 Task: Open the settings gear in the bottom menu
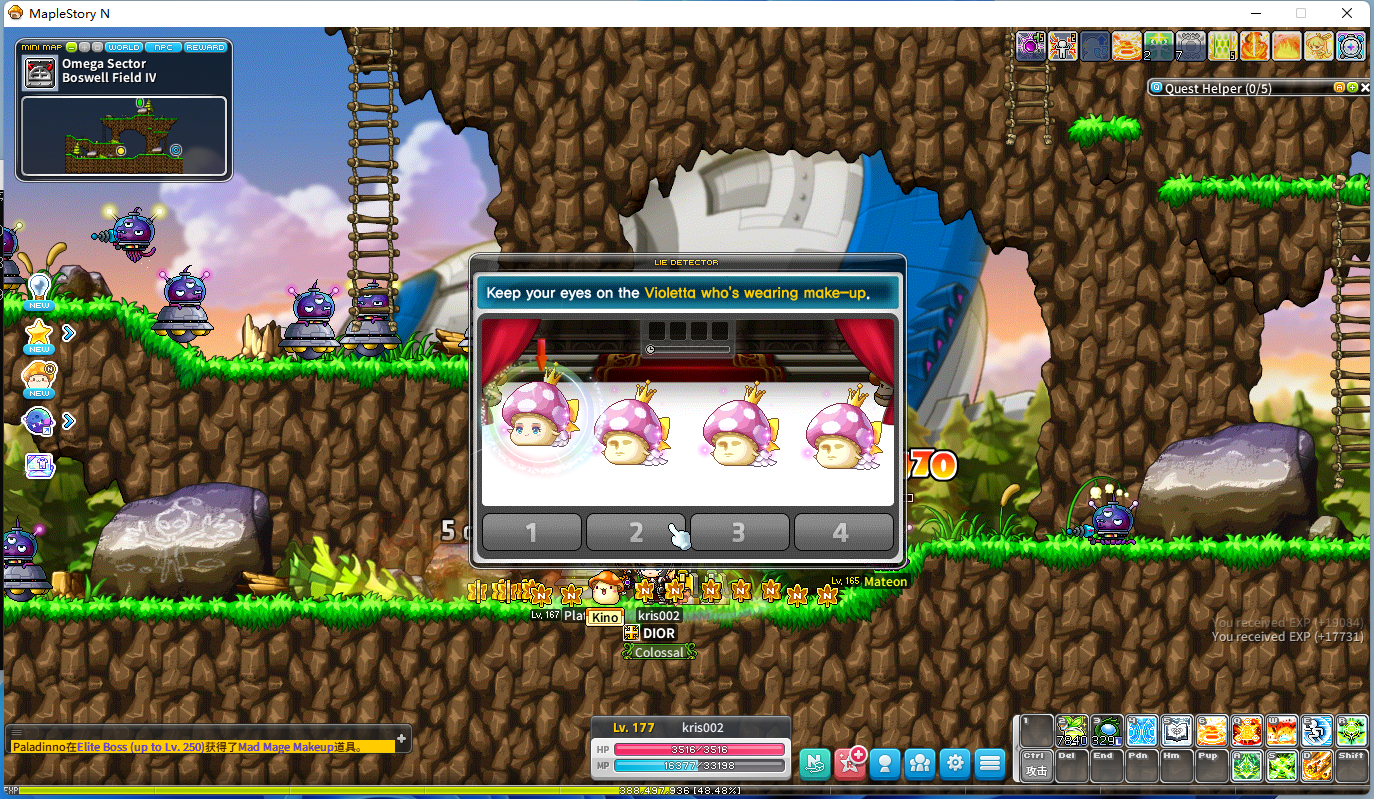pyautogui.click(x=954, y=763)
